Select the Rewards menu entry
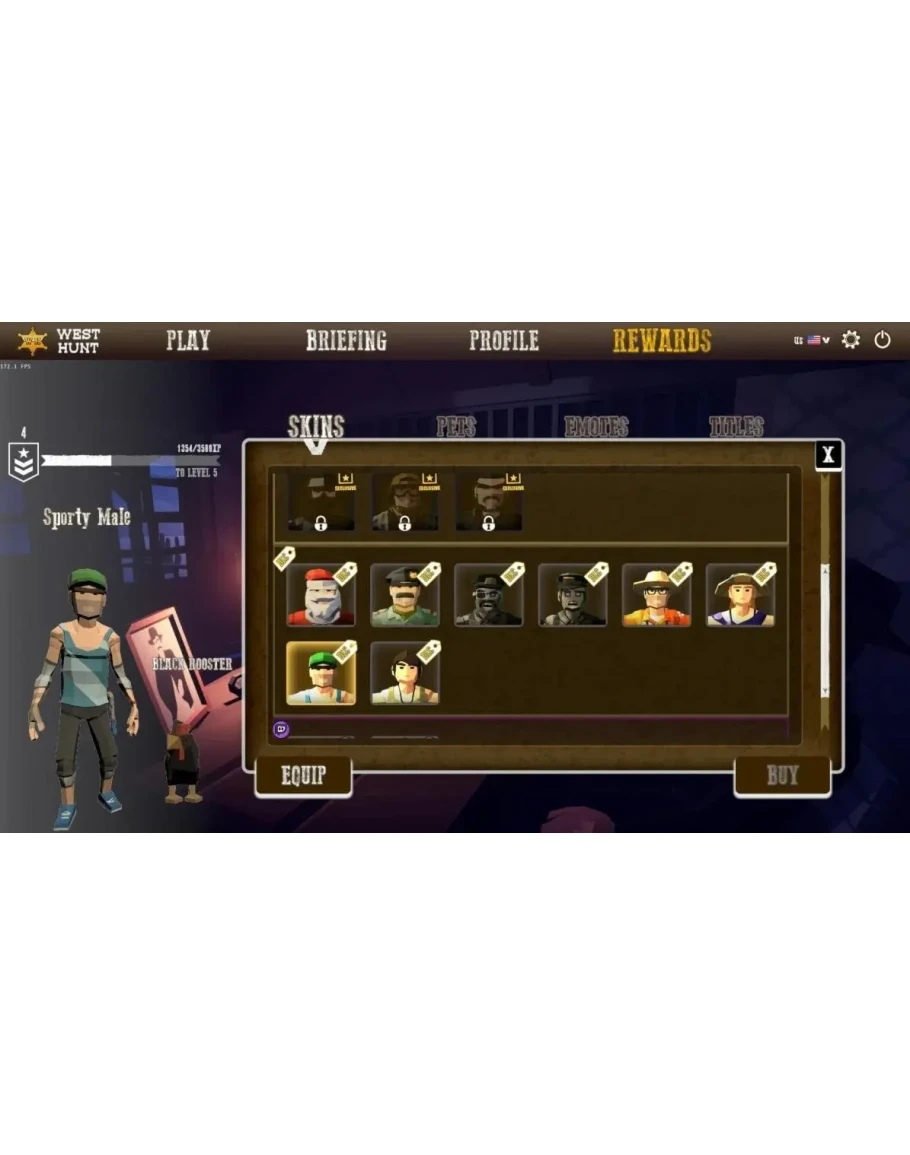This screenshot has height=1155, width=910. coord(662,340)
